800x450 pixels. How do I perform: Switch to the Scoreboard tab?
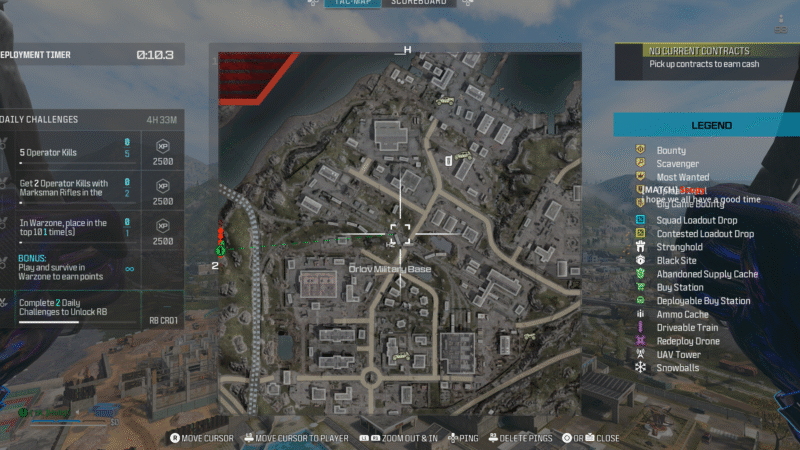418,3
